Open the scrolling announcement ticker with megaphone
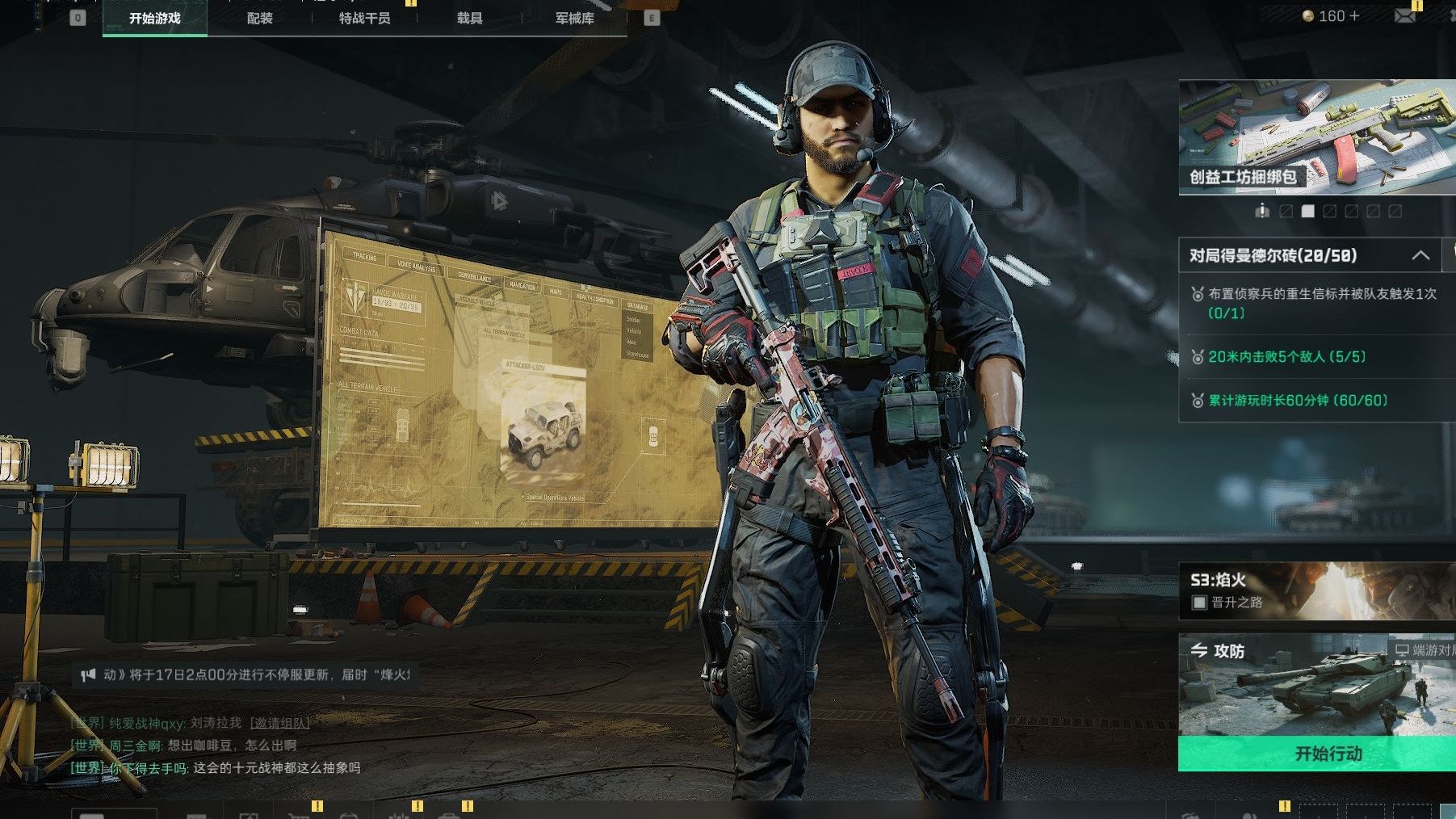Viewport: 1456px width, 819px height. 246,674
